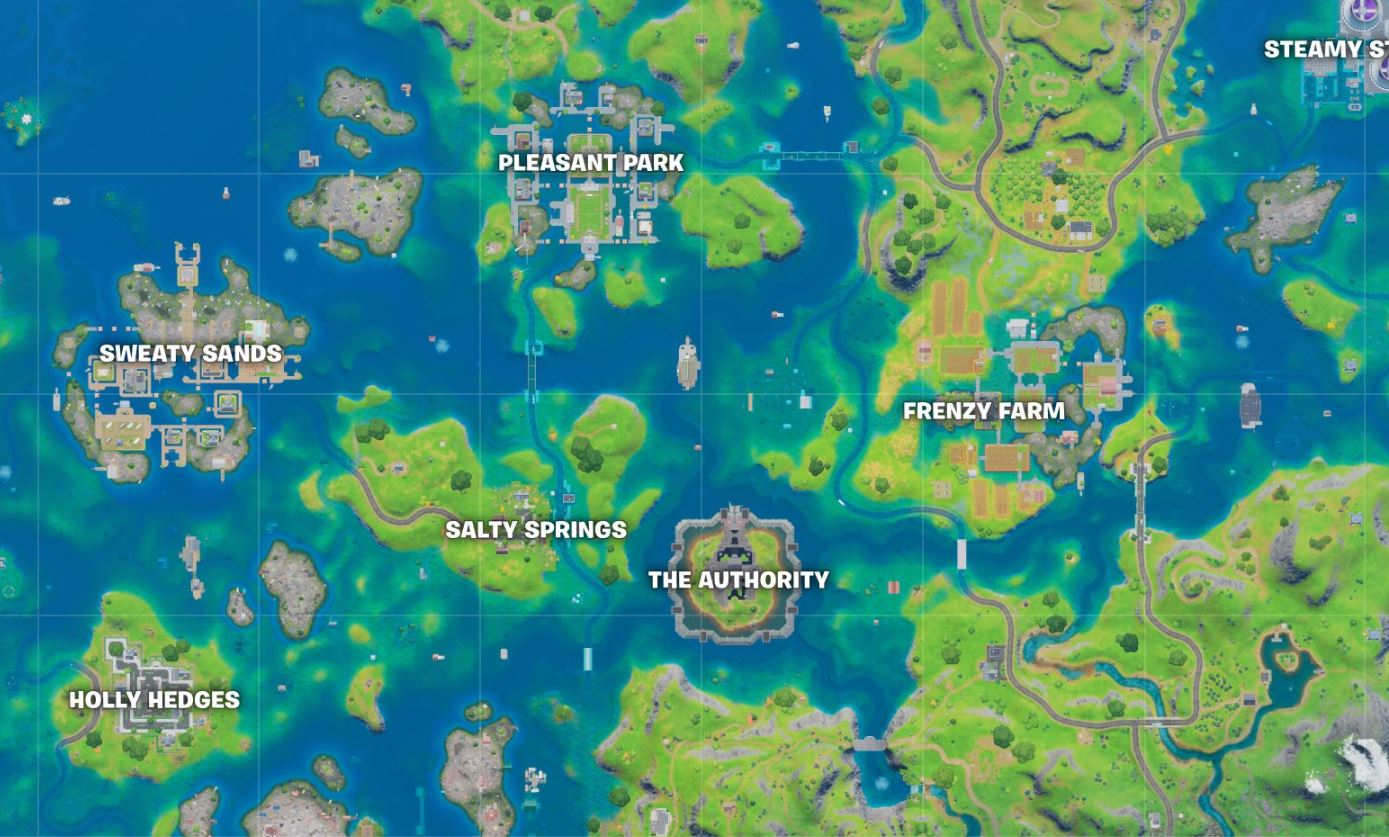The image size is (1389, 837).
Task: Select the small boat icon in the northwest water
Action: [x=62, y=200]
